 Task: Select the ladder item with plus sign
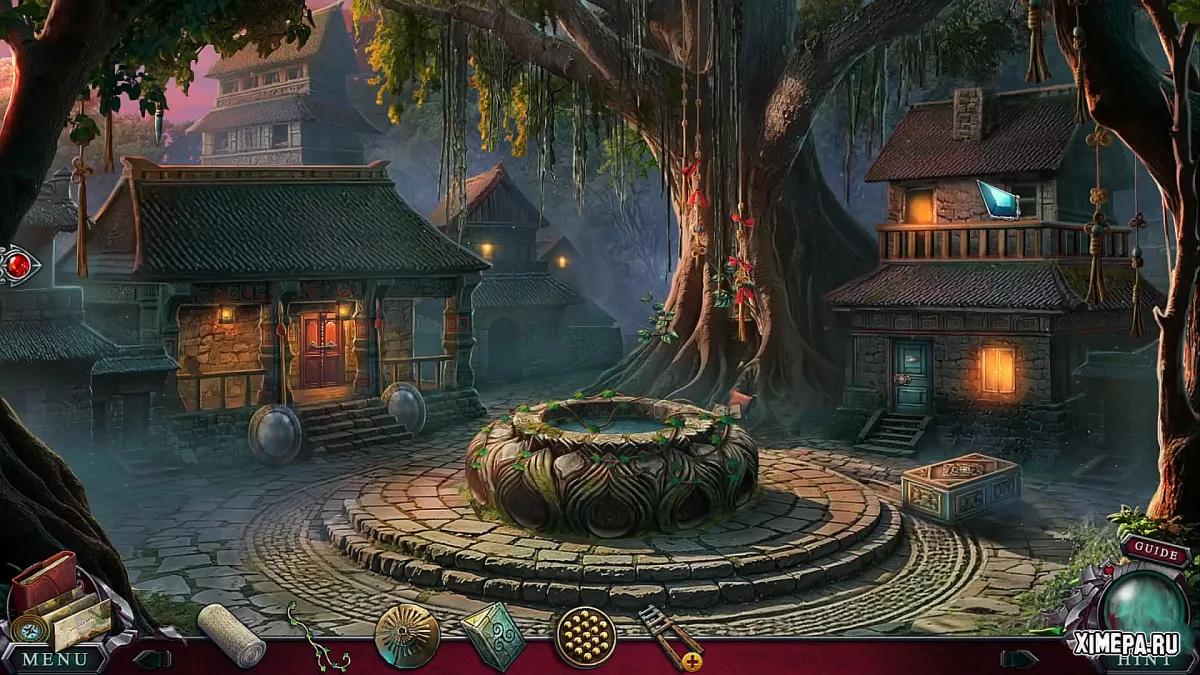[x=669, y=636]
